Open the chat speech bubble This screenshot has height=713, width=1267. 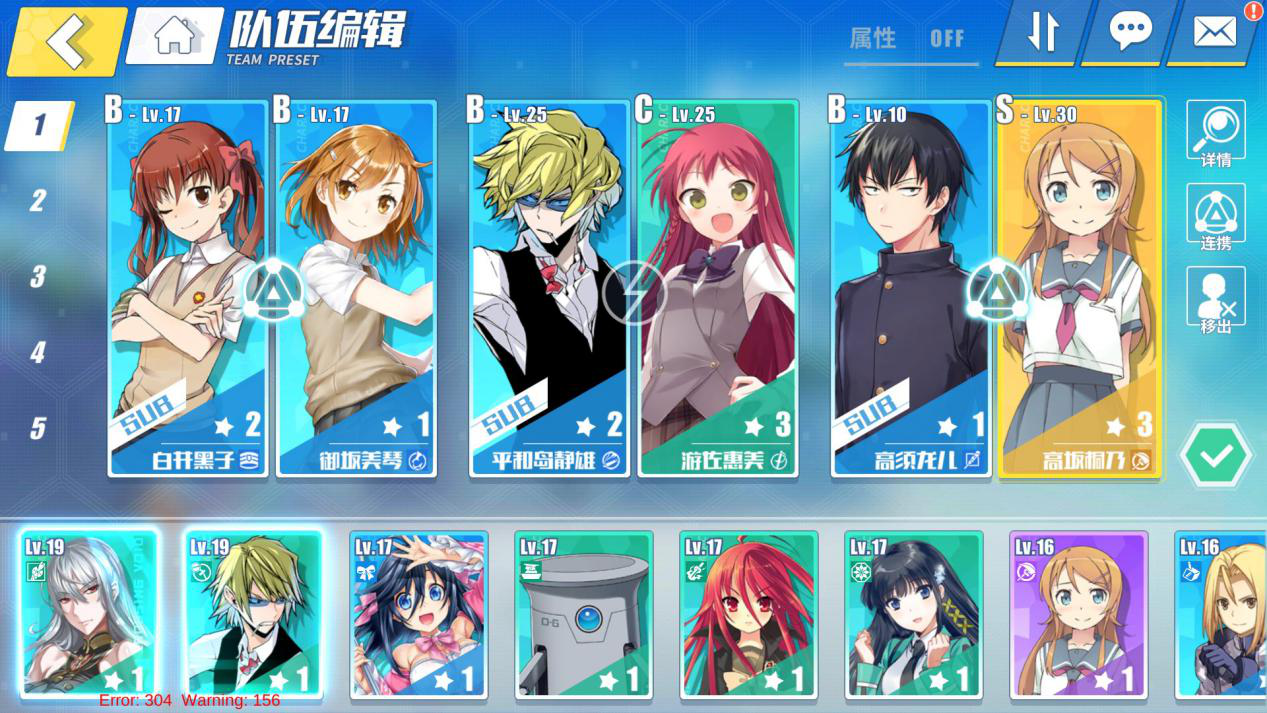click(1130, 31)
